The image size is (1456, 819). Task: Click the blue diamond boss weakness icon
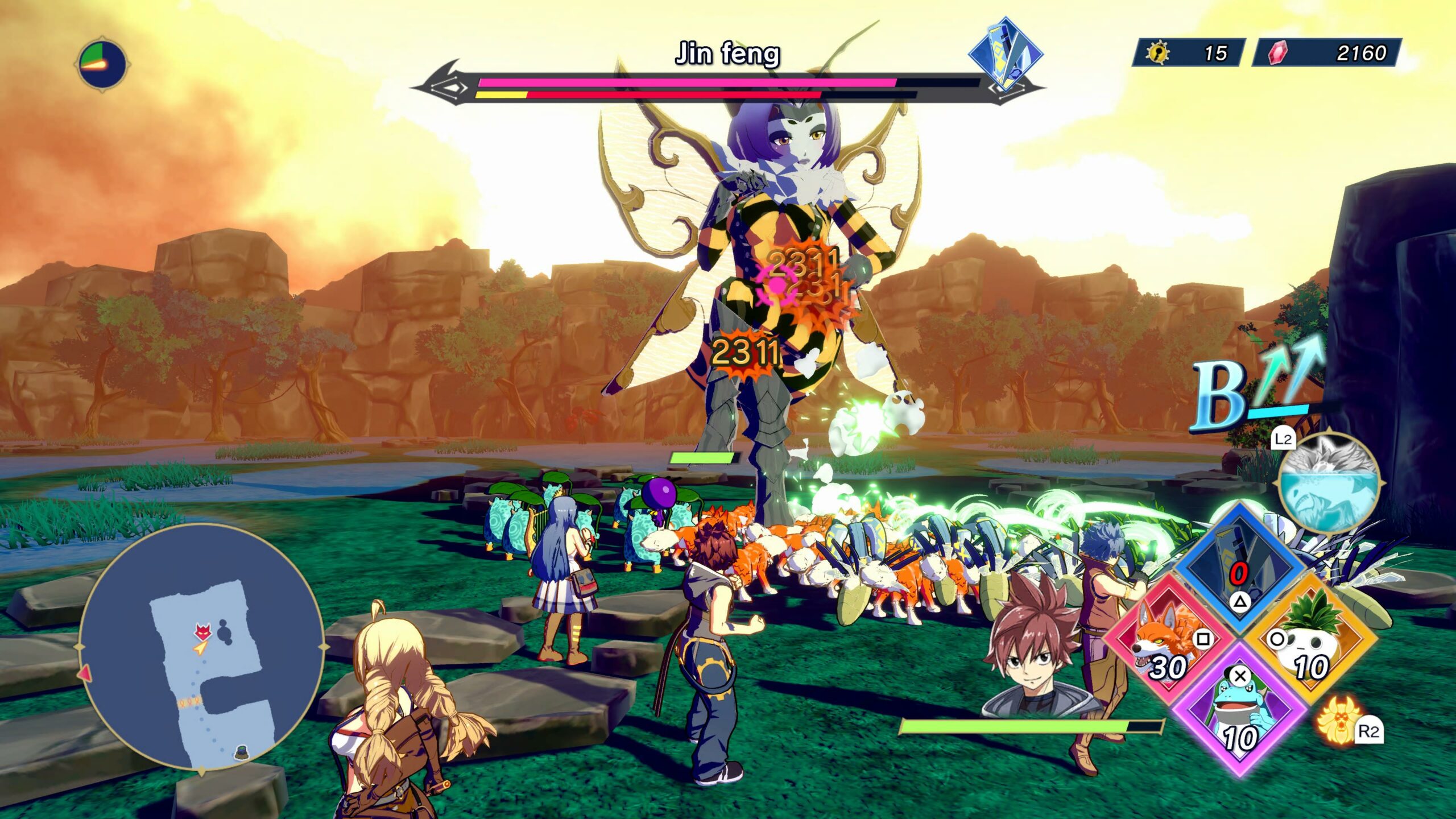tap(1005, 54)
